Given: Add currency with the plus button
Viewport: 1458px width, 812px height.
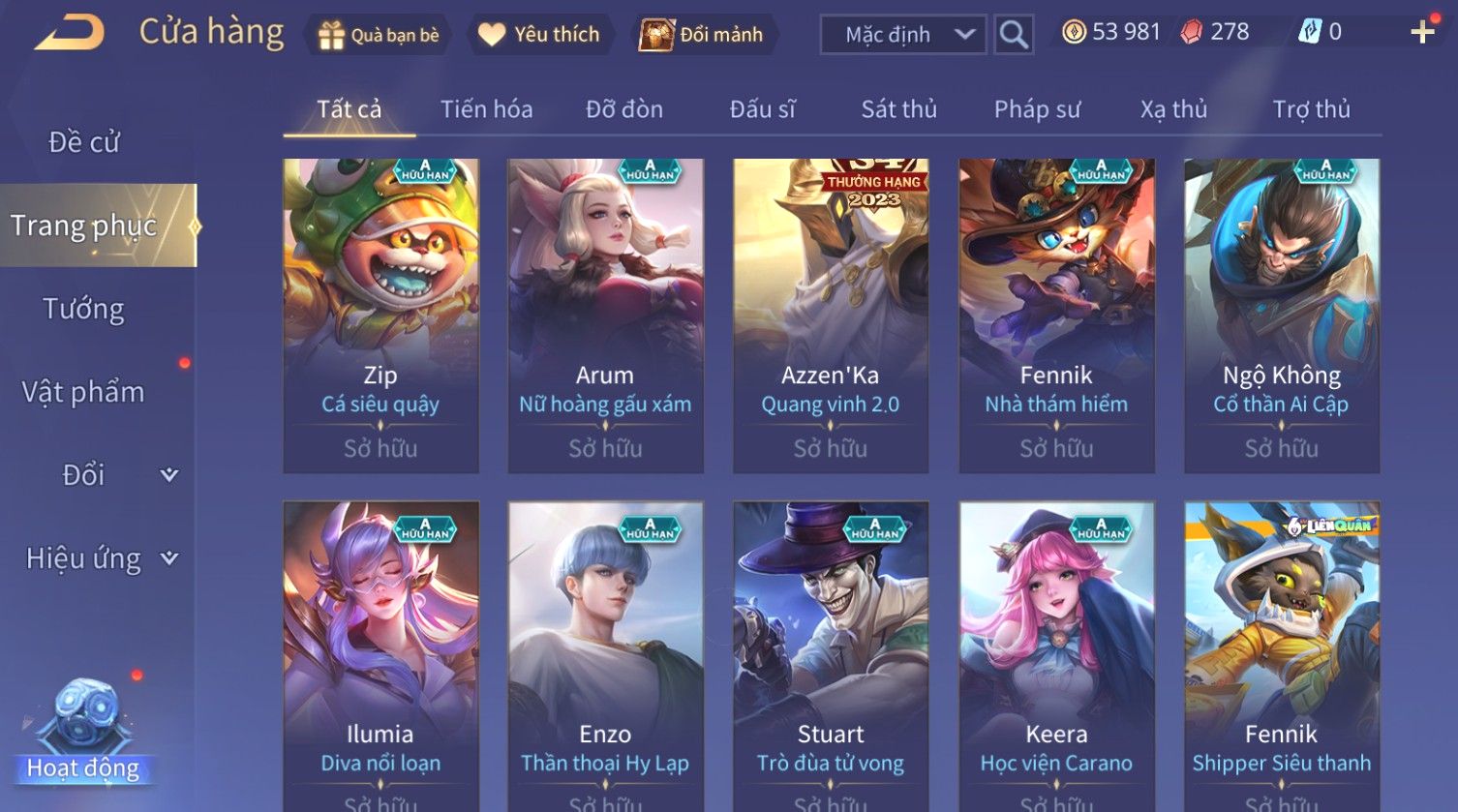Looking at the screenshot, I should coord(1422,33).
